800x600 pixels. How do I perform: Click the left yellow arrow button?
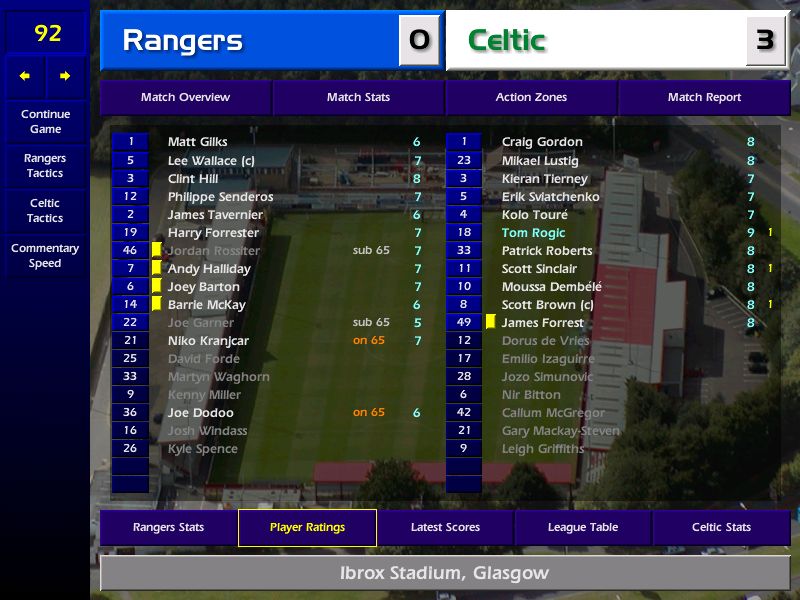point(25,76)
